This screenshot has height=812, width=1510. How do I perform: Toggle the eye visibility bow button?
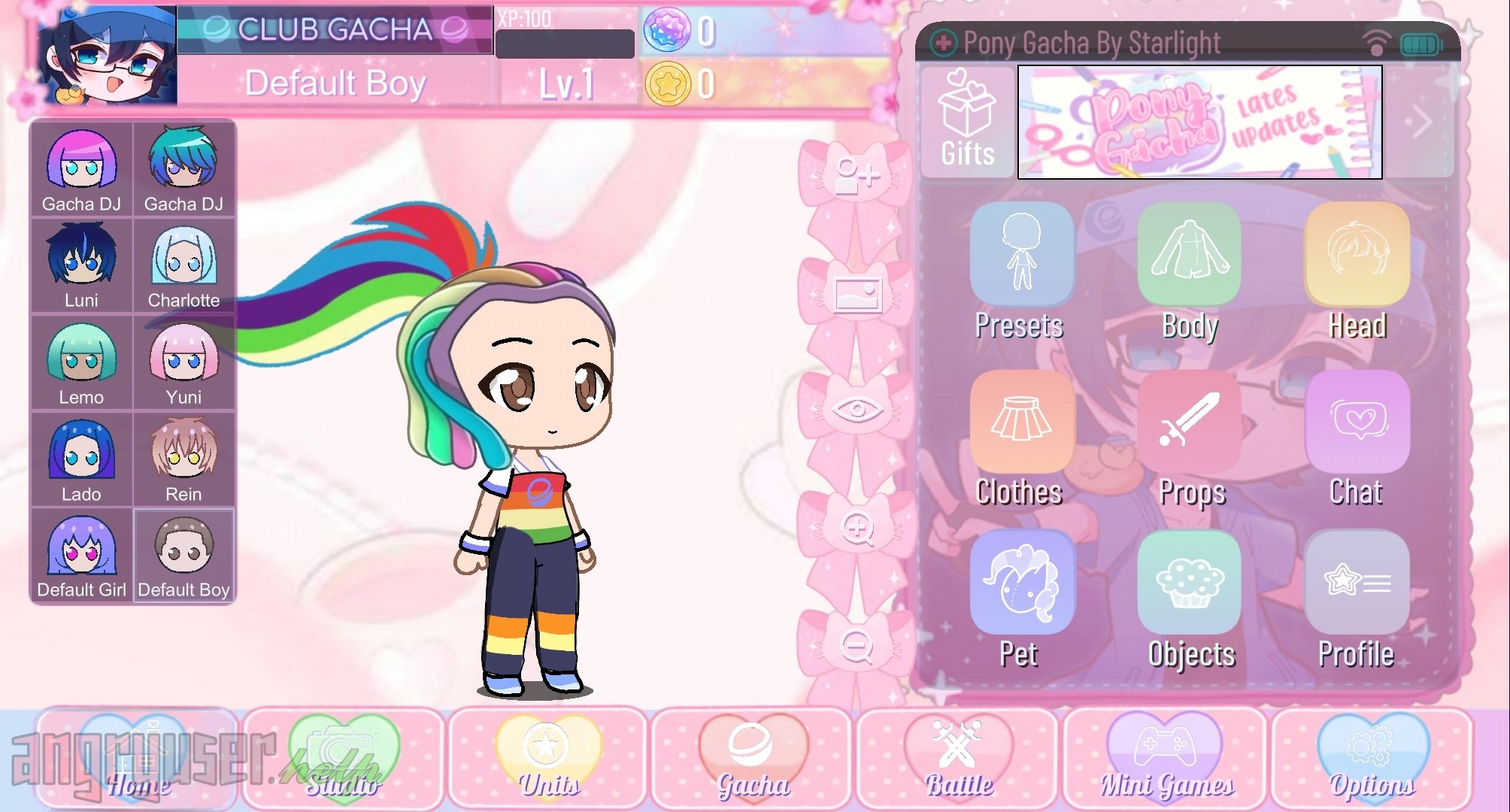point(857,411)
